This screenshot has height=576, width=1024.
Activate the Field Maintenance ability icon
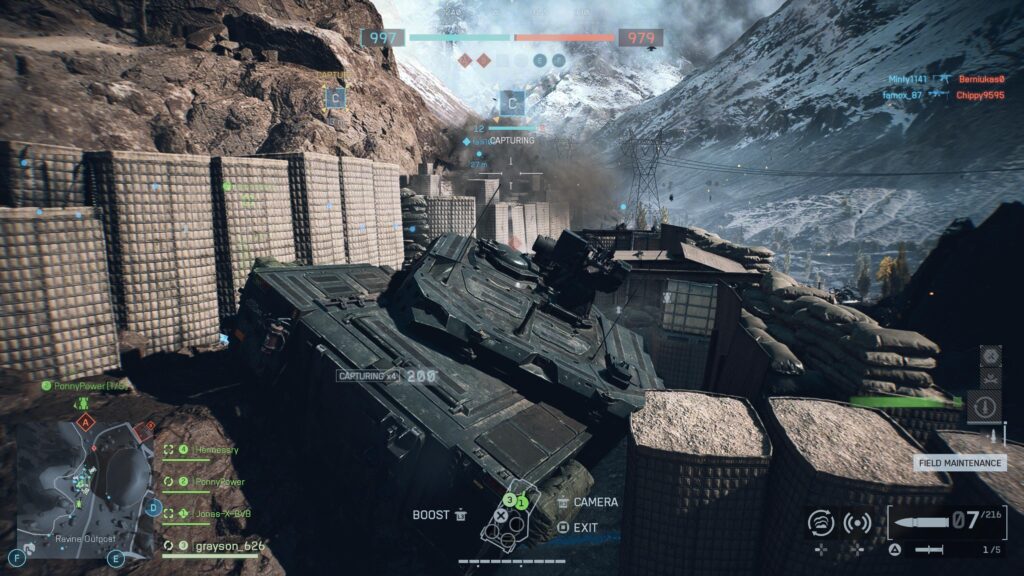[983, 407]
